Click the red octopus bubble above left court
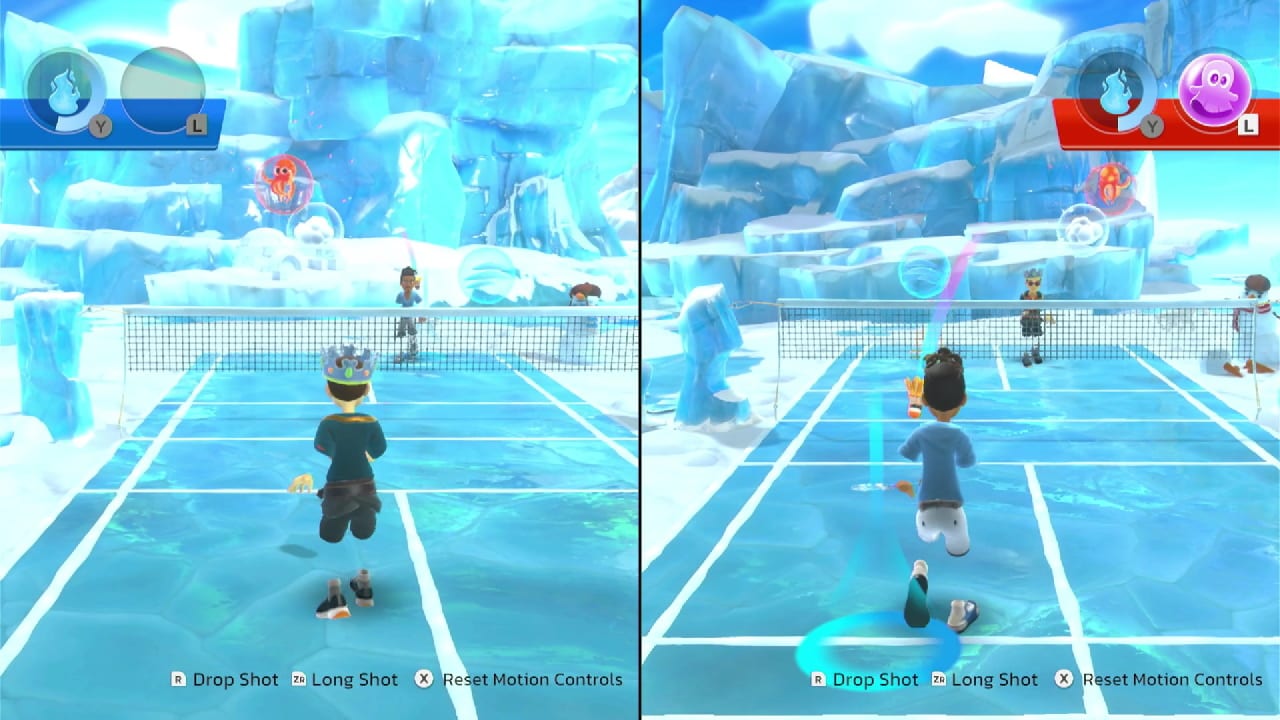The height and width of the screenshot is (720, 1280). (x=285, y=185)
